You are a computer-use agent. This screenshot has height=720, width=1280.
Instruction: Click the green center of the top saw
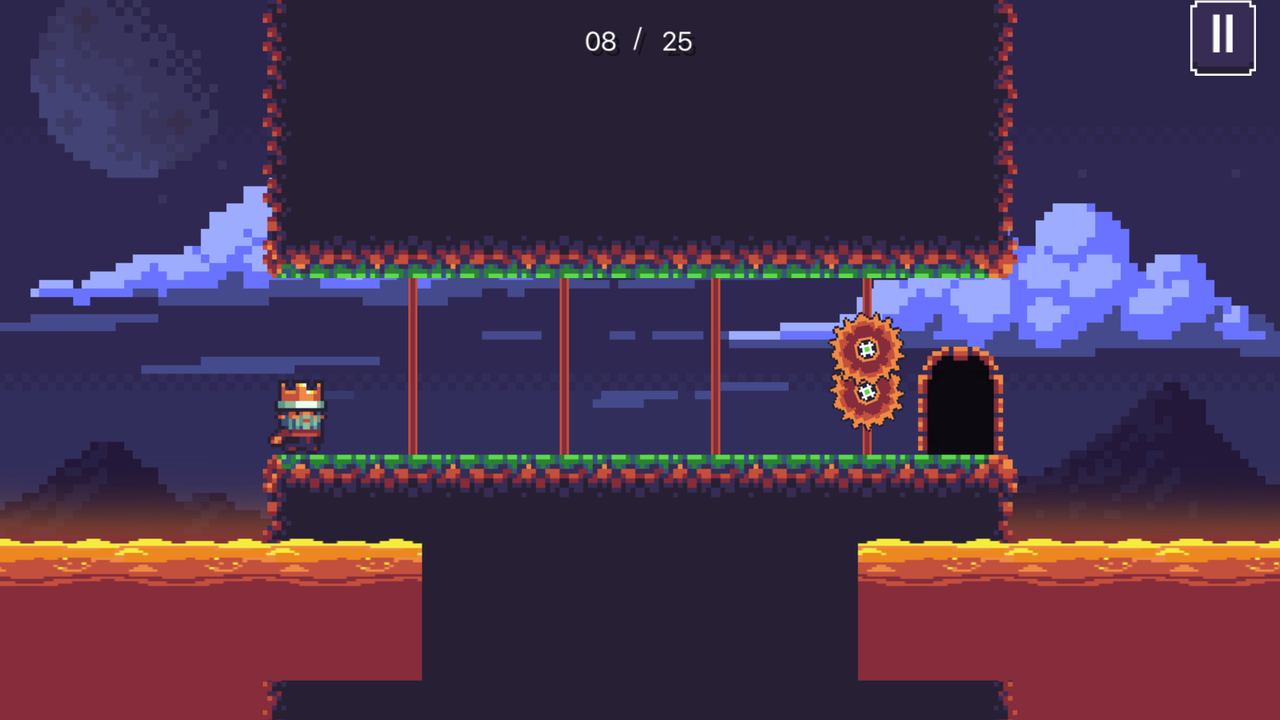pyautogui.click(x=864, y=350)
